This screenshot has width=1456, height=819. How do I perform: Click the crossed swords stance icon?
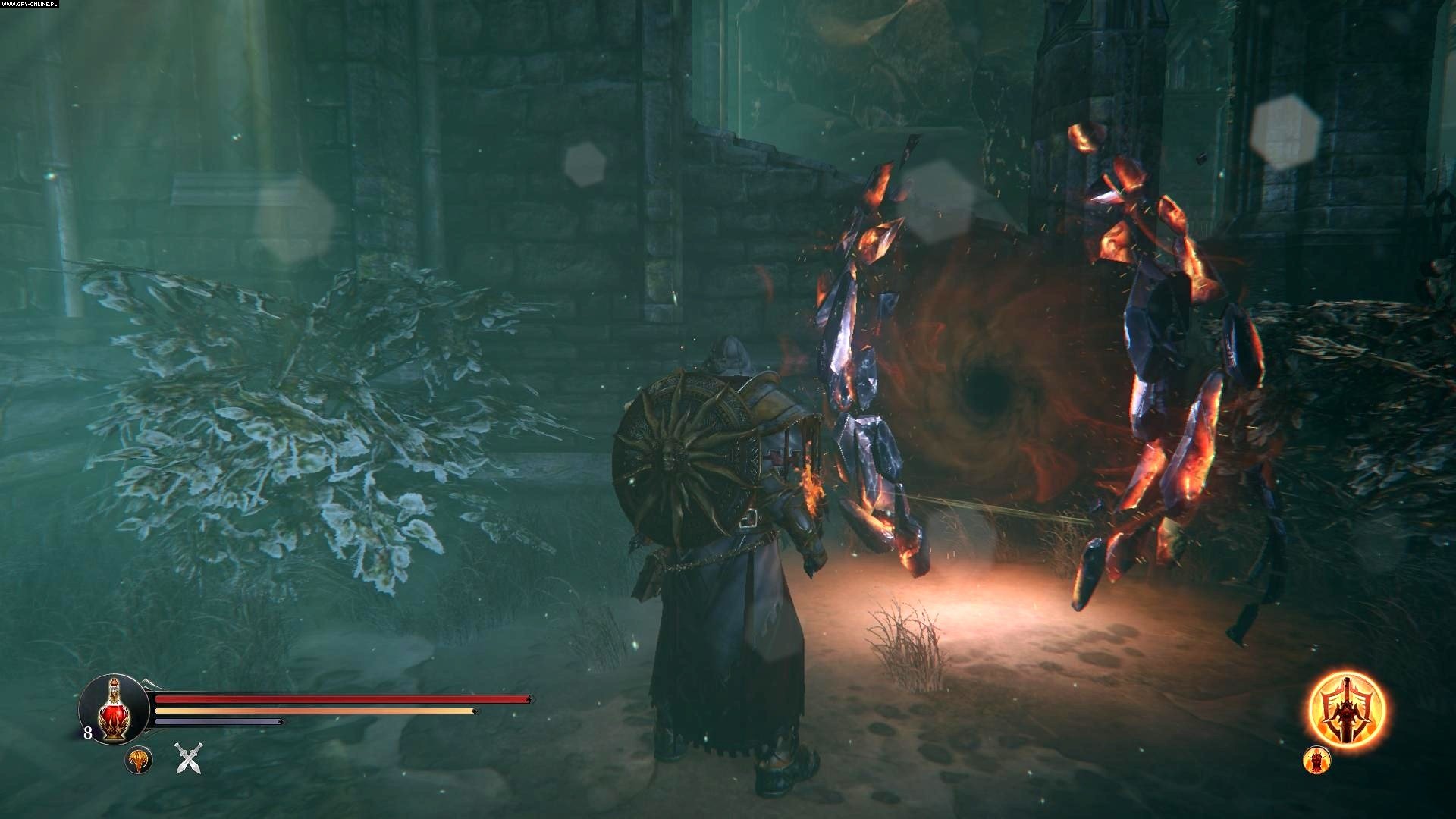[187, 758]
